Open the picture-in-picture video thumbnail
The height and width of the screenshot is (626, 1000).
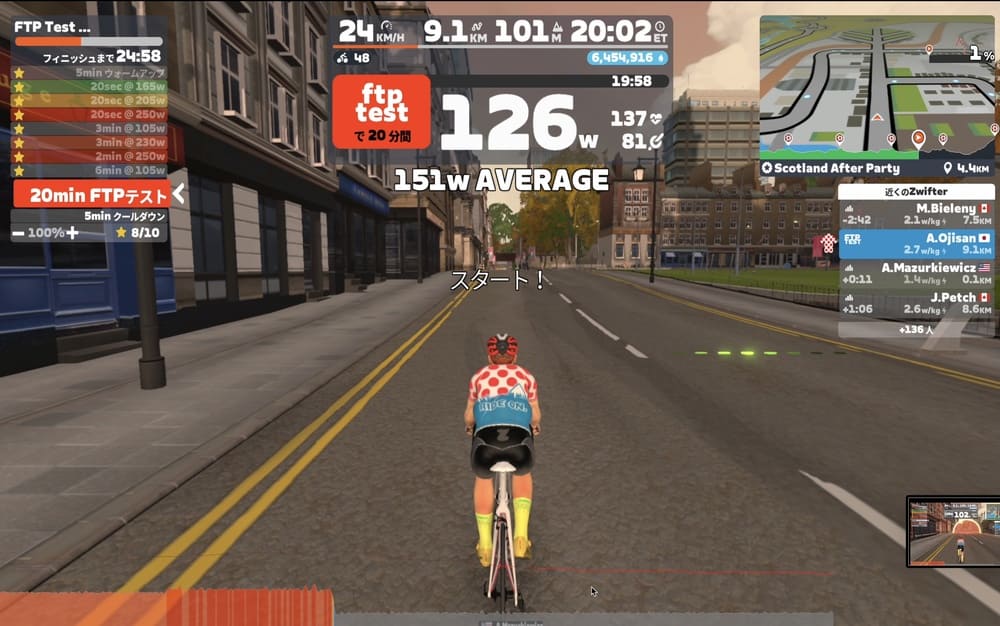click(x=952, y=530)
